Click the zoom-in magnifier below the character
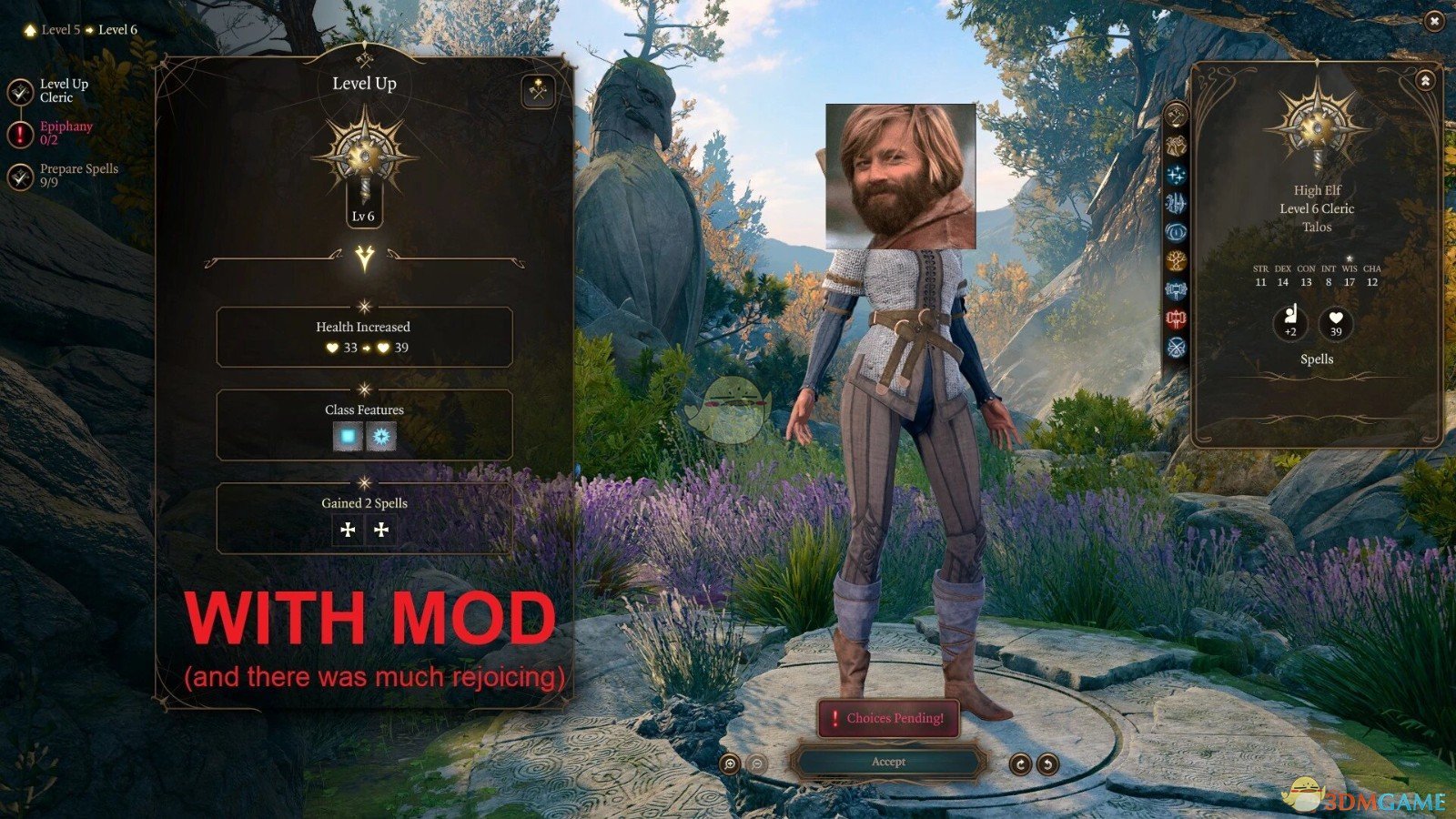Viewport: 1456px width, 819px height. coord(730,763)
